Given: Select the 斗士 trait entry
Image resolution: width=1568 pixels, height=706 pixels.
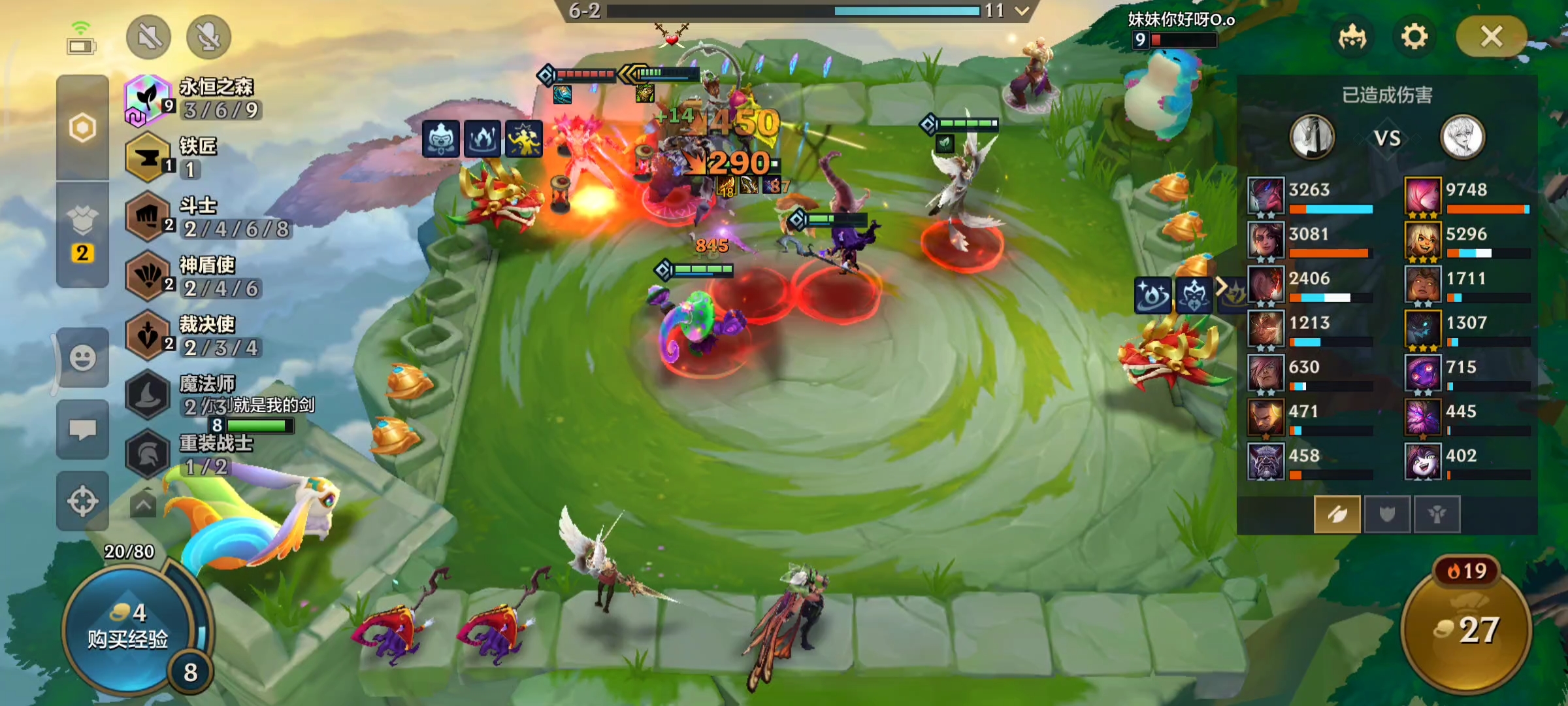Looking at the screenshot, I should tap(208, 217).
